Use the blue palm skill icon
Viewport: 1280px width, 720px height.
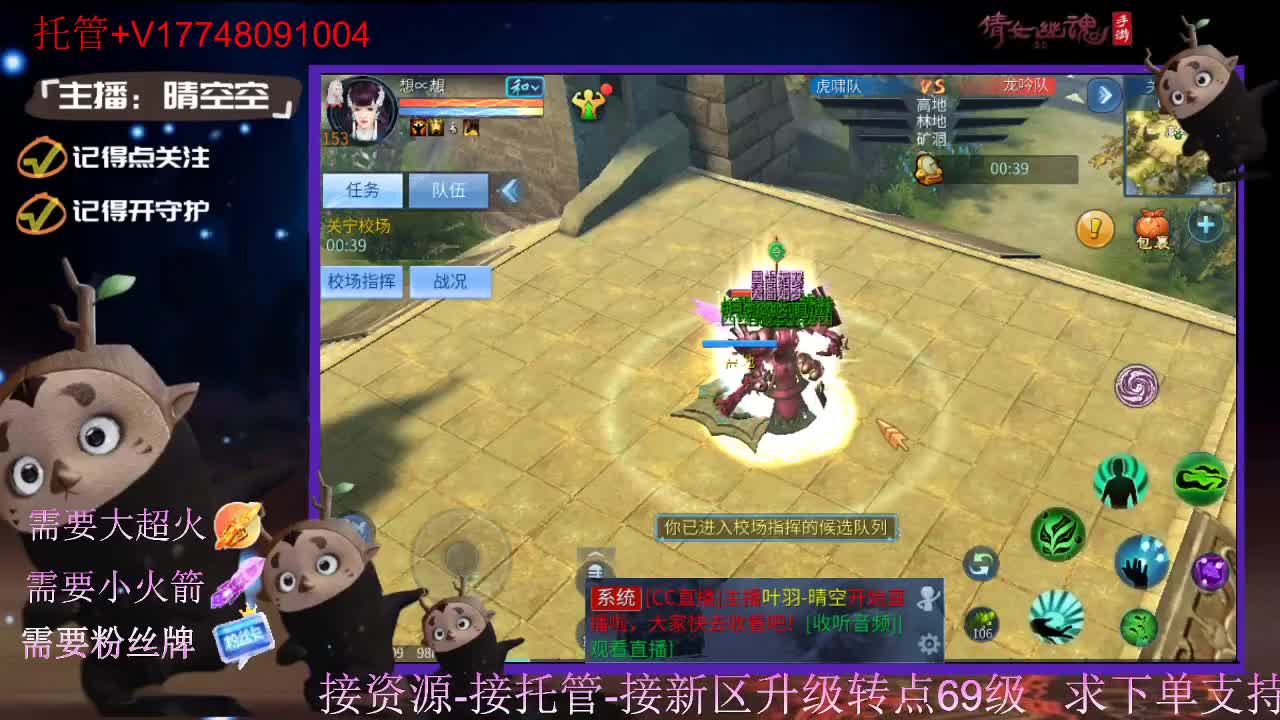click(1139, 563)
